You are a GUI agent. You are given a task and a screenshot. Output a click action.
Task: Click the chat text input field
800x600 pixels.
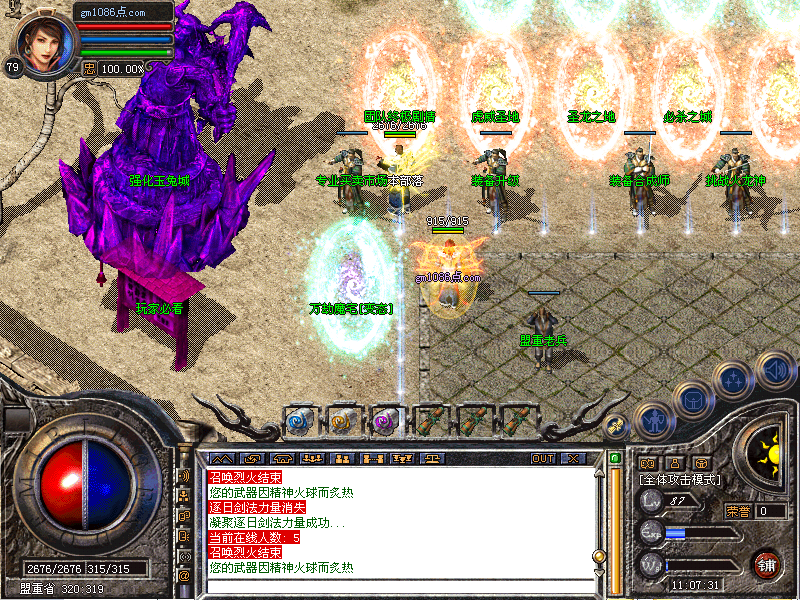(400, 586)
